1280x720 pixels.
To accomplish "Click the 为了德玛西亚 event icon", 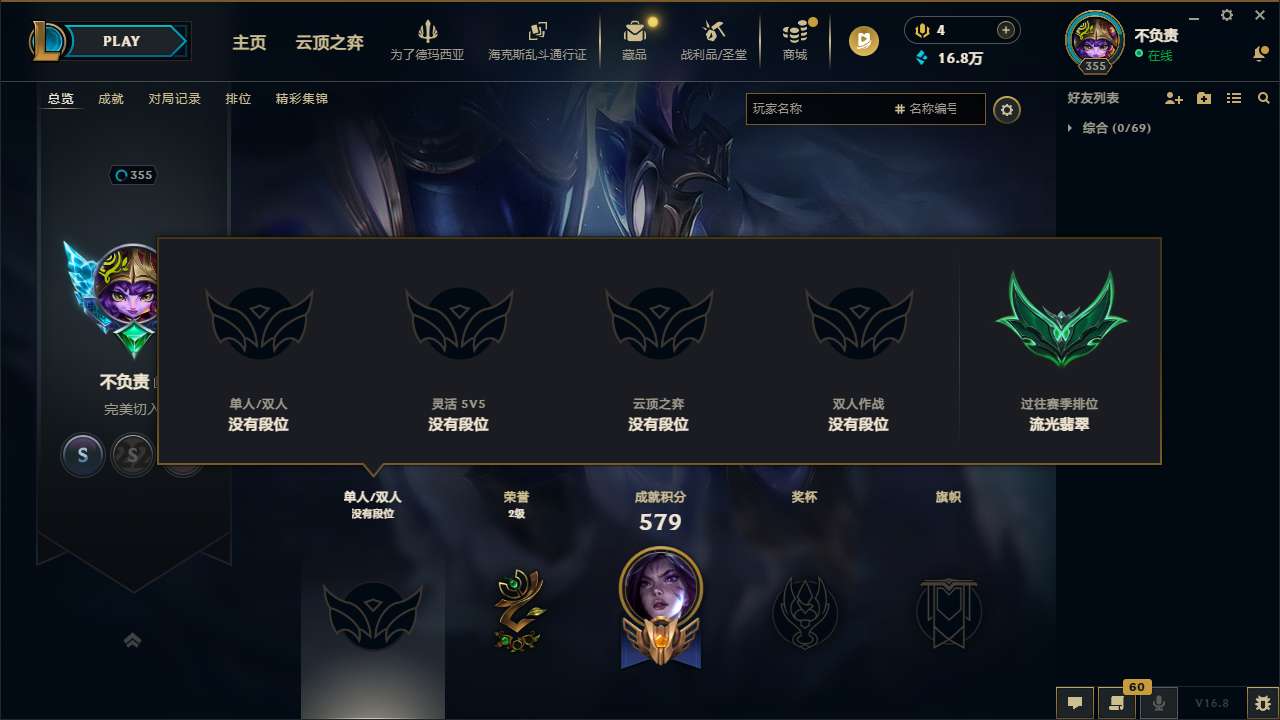I will [x=428, y=40].
